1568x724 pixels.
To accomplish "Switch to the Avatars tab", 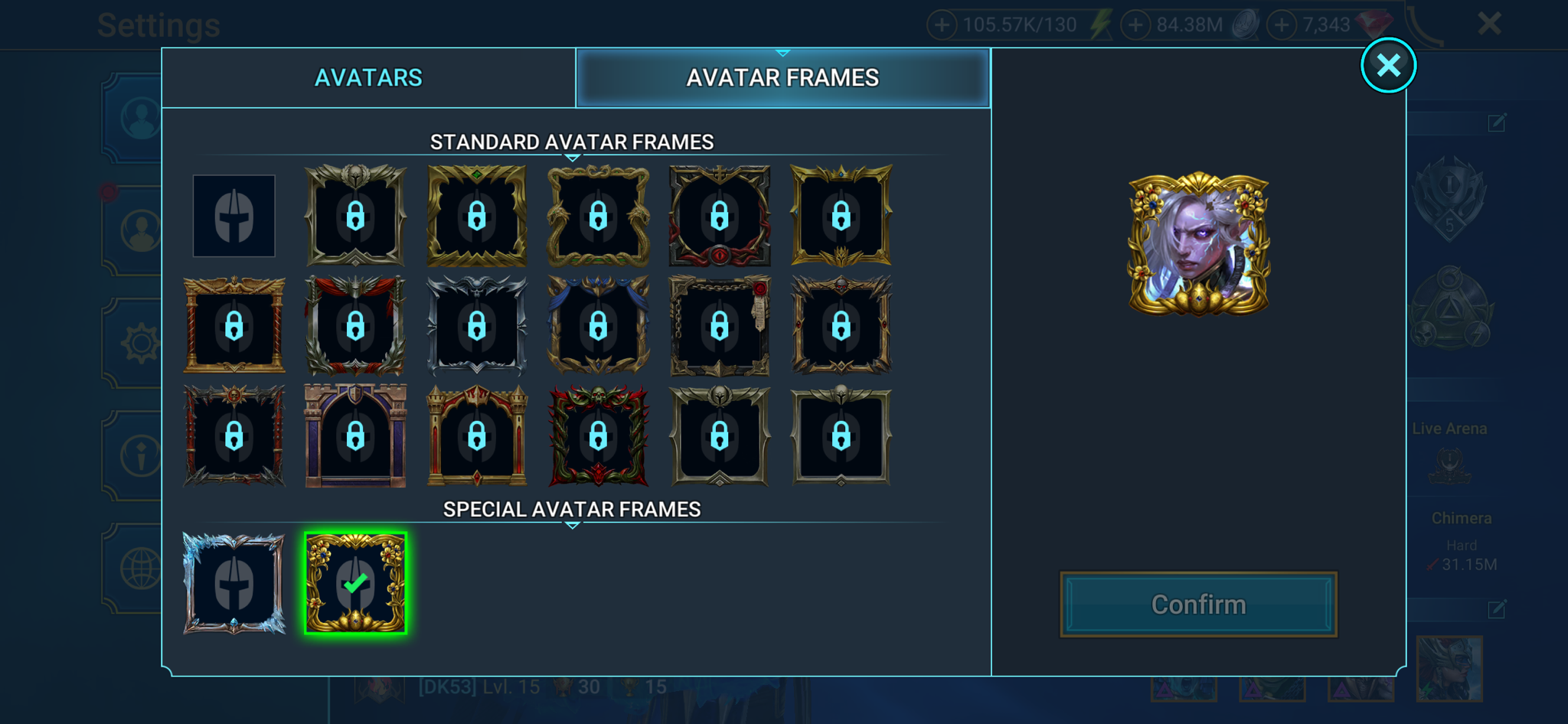I will coord(368,77).
